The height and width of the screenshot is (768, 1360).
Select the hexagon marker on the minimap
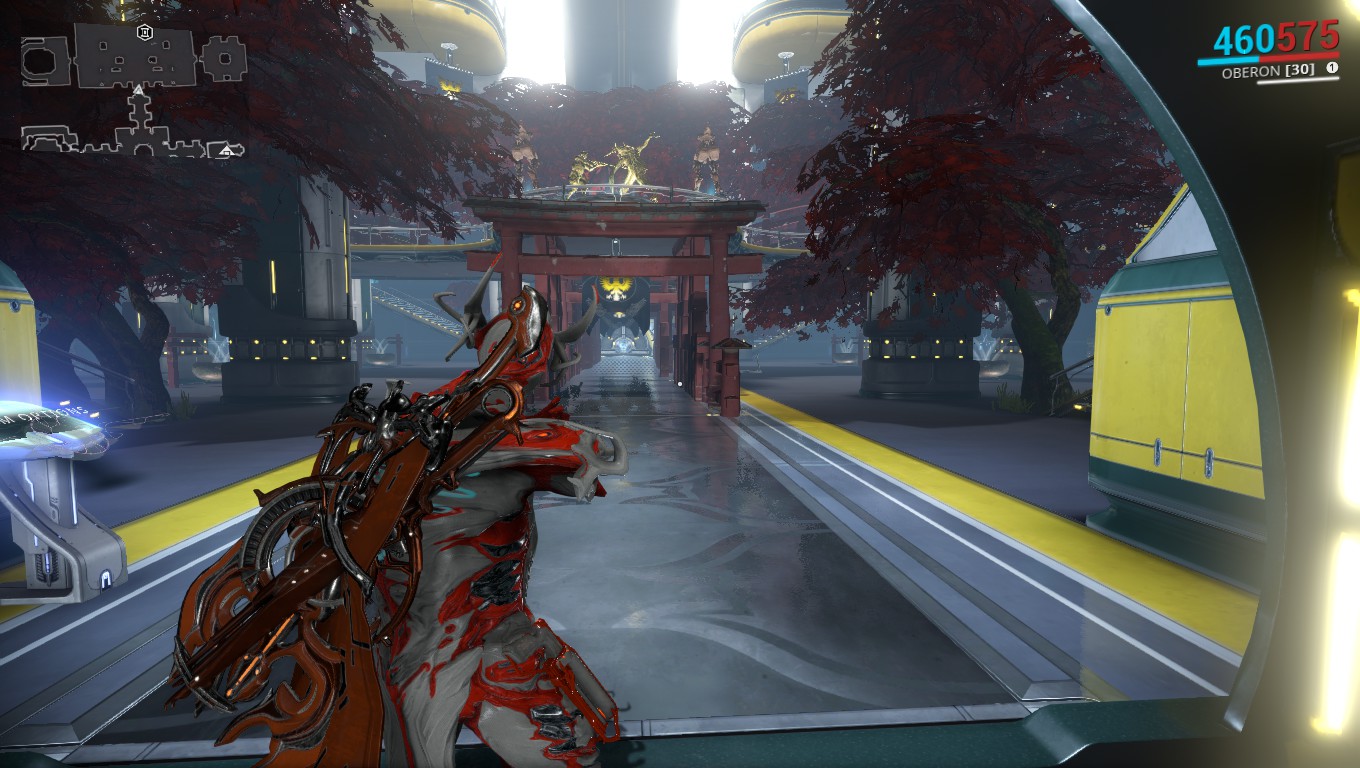point(145,33)
